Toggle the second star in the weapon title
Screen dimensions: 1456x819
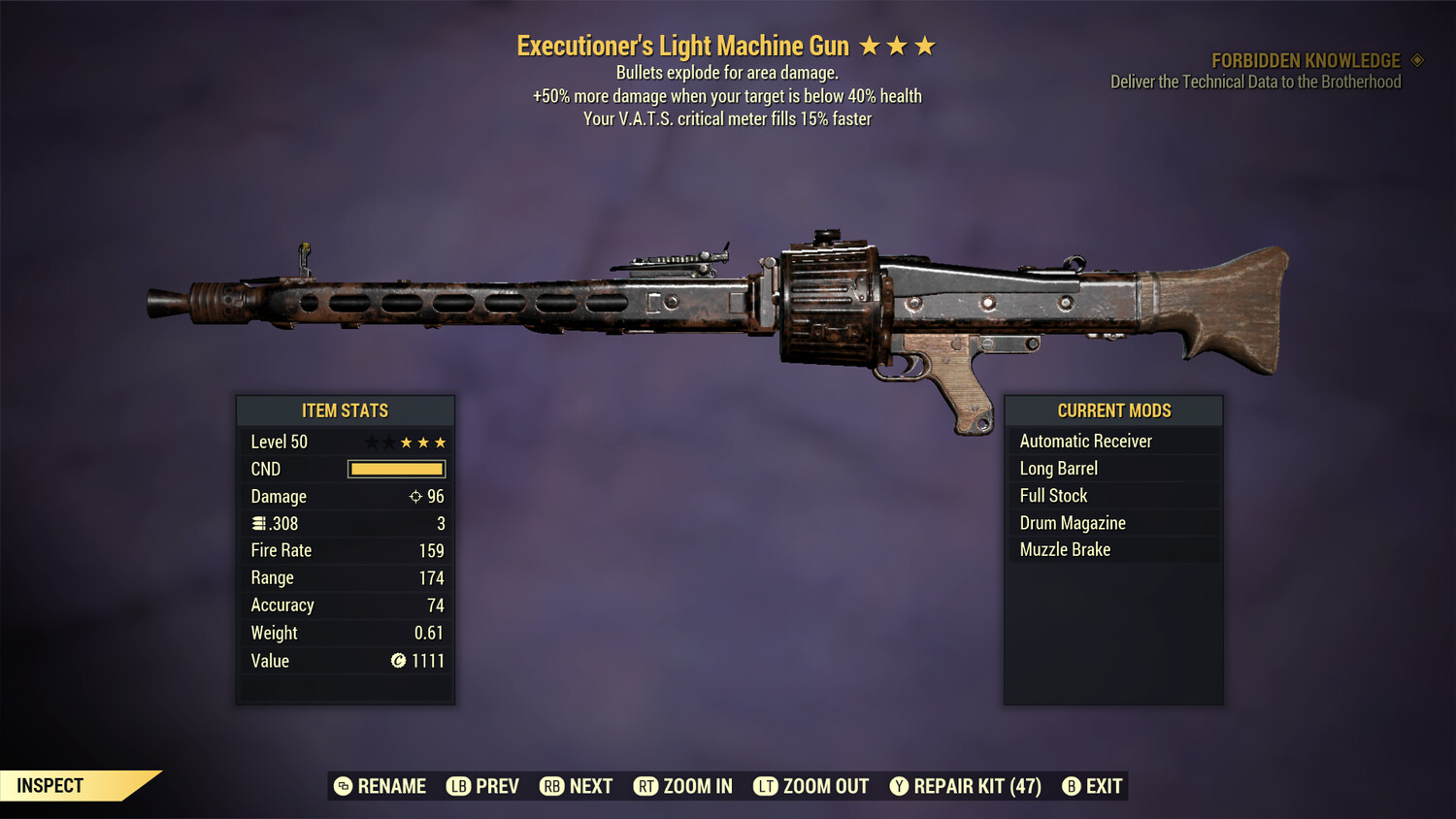click(898, 44)
